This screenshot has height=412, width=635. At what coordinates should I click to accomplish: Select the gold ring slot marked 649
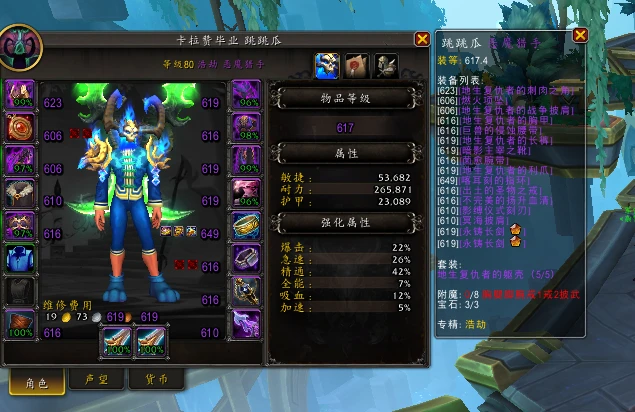(246, 227)
